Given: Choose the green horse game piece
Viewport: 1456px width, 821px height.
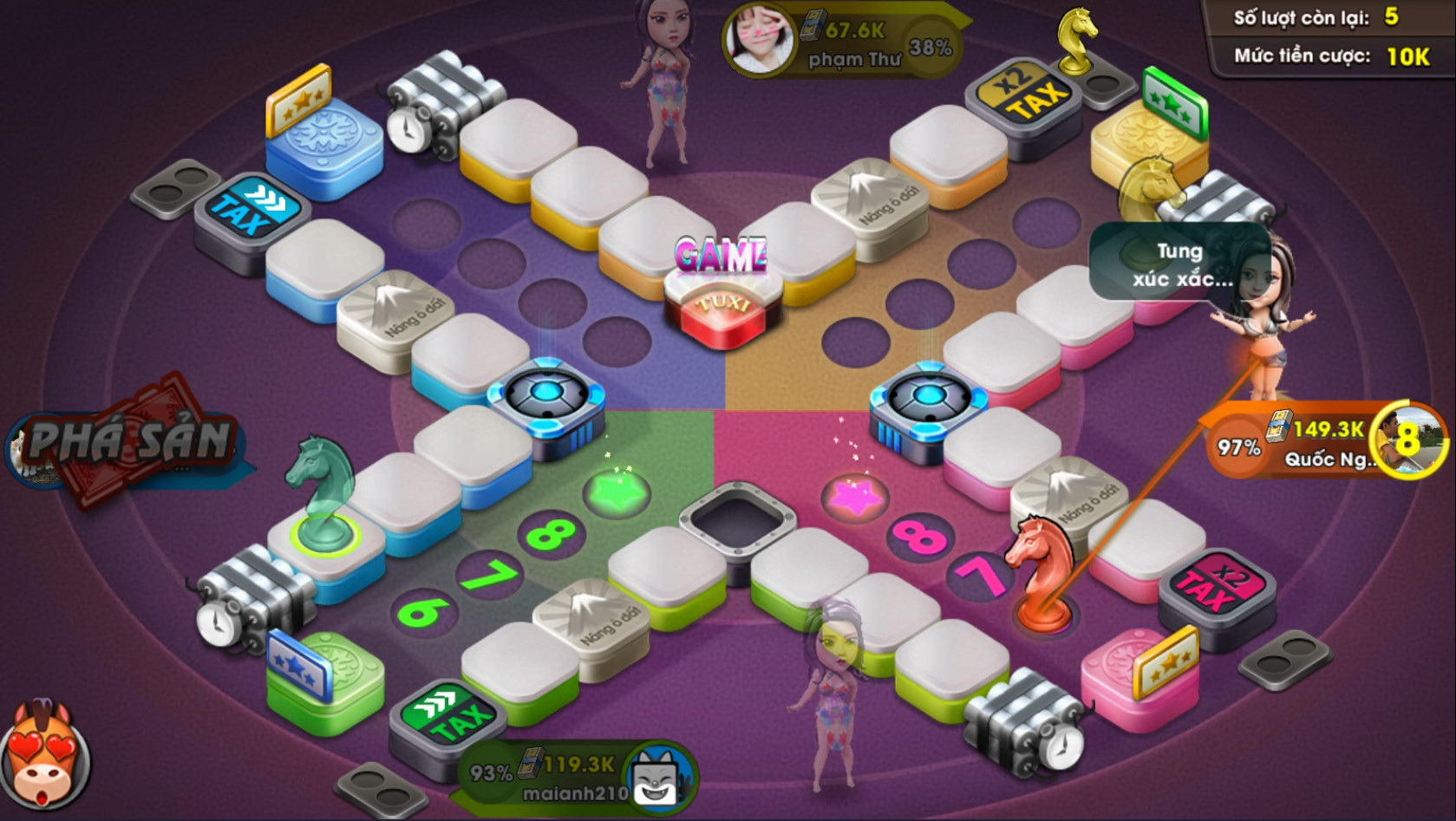Looking at the screenshot, I should click(321, 494).
